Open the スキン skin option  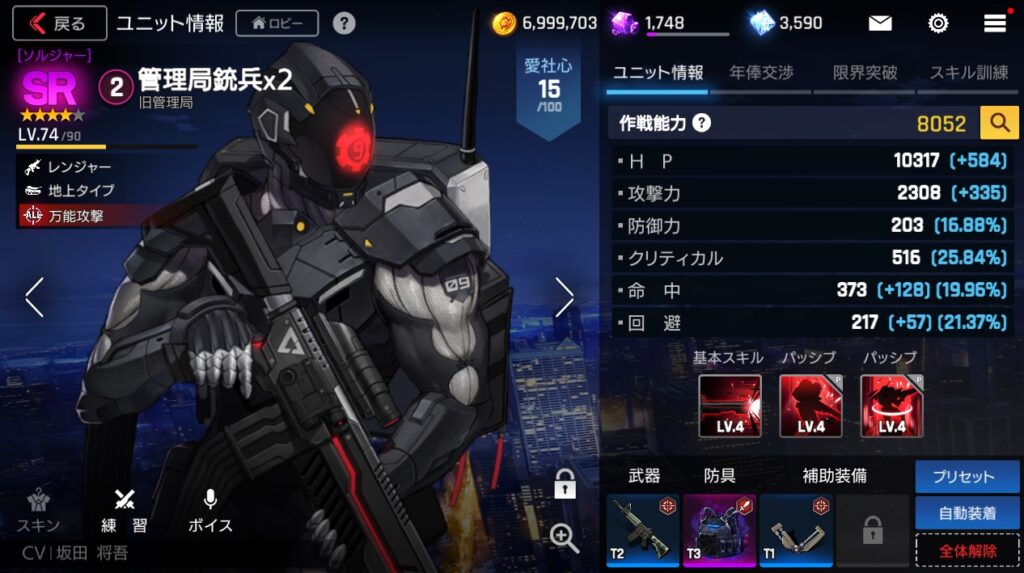coord(38,510)
